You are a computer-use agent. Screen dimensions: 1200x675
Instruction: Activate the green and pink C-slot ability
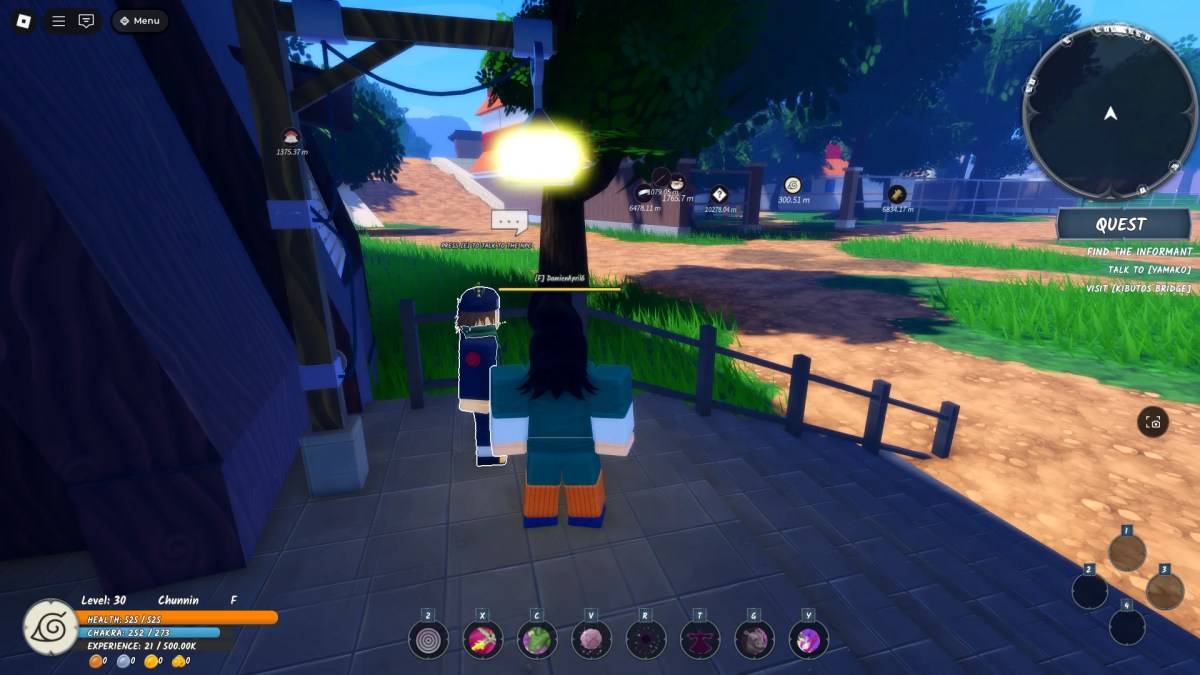pos(537,640)
